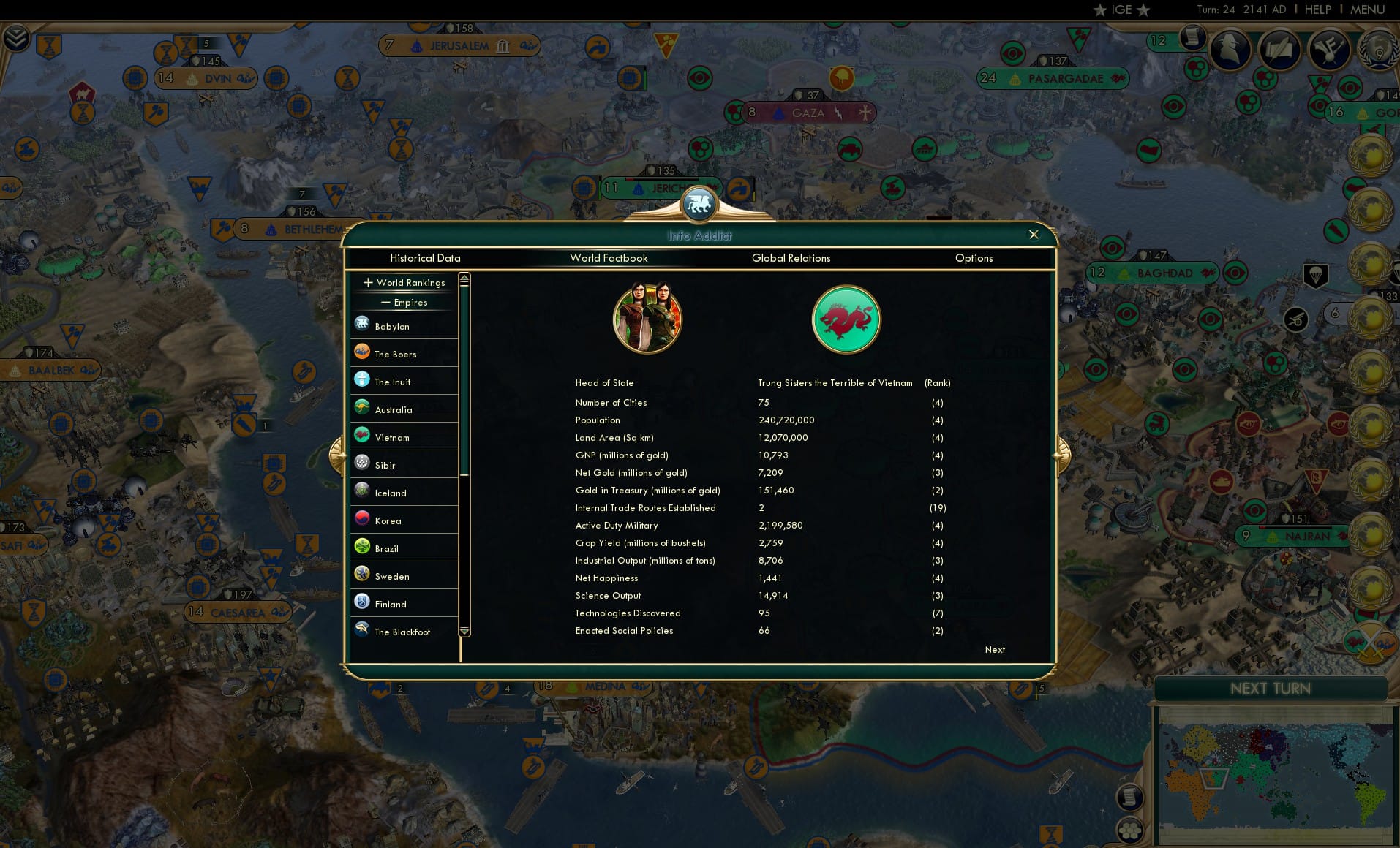Collapse the Empires section
This screenshot has width=1400, height=848.
pos(404,302)
